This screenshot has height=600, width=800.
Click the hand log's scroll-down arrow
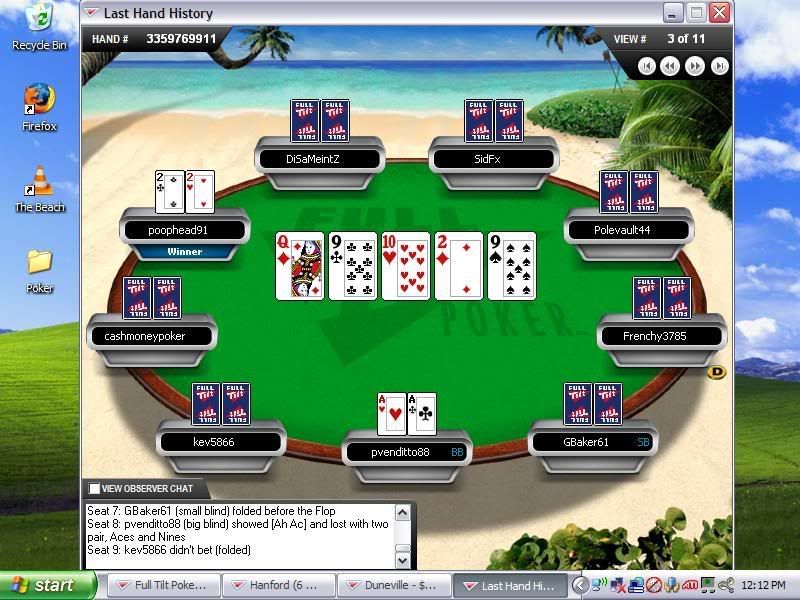click(402, 560)
